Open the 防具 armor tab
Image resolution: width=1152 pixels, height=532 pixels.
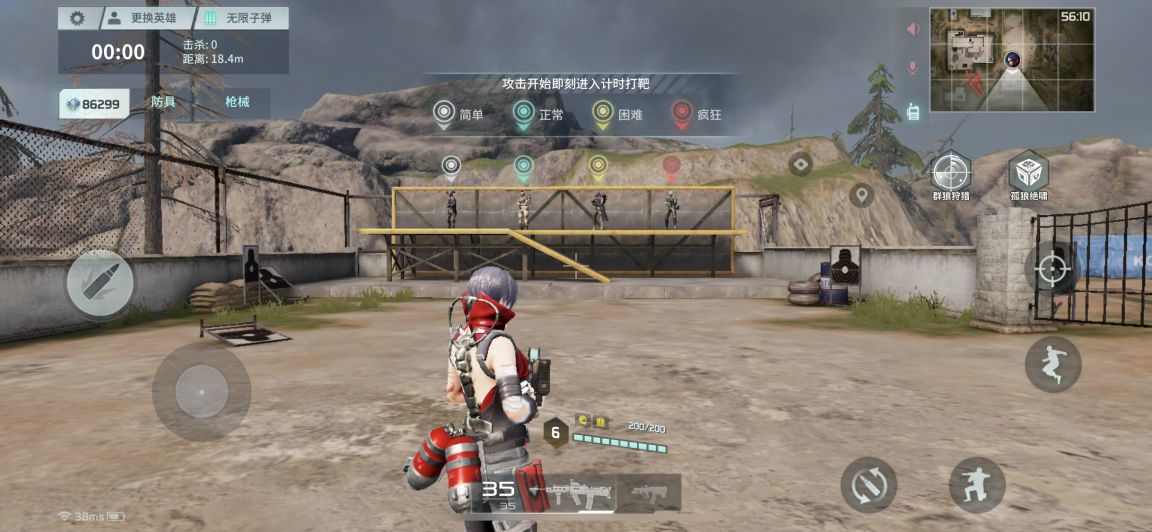tap(163, 103)
